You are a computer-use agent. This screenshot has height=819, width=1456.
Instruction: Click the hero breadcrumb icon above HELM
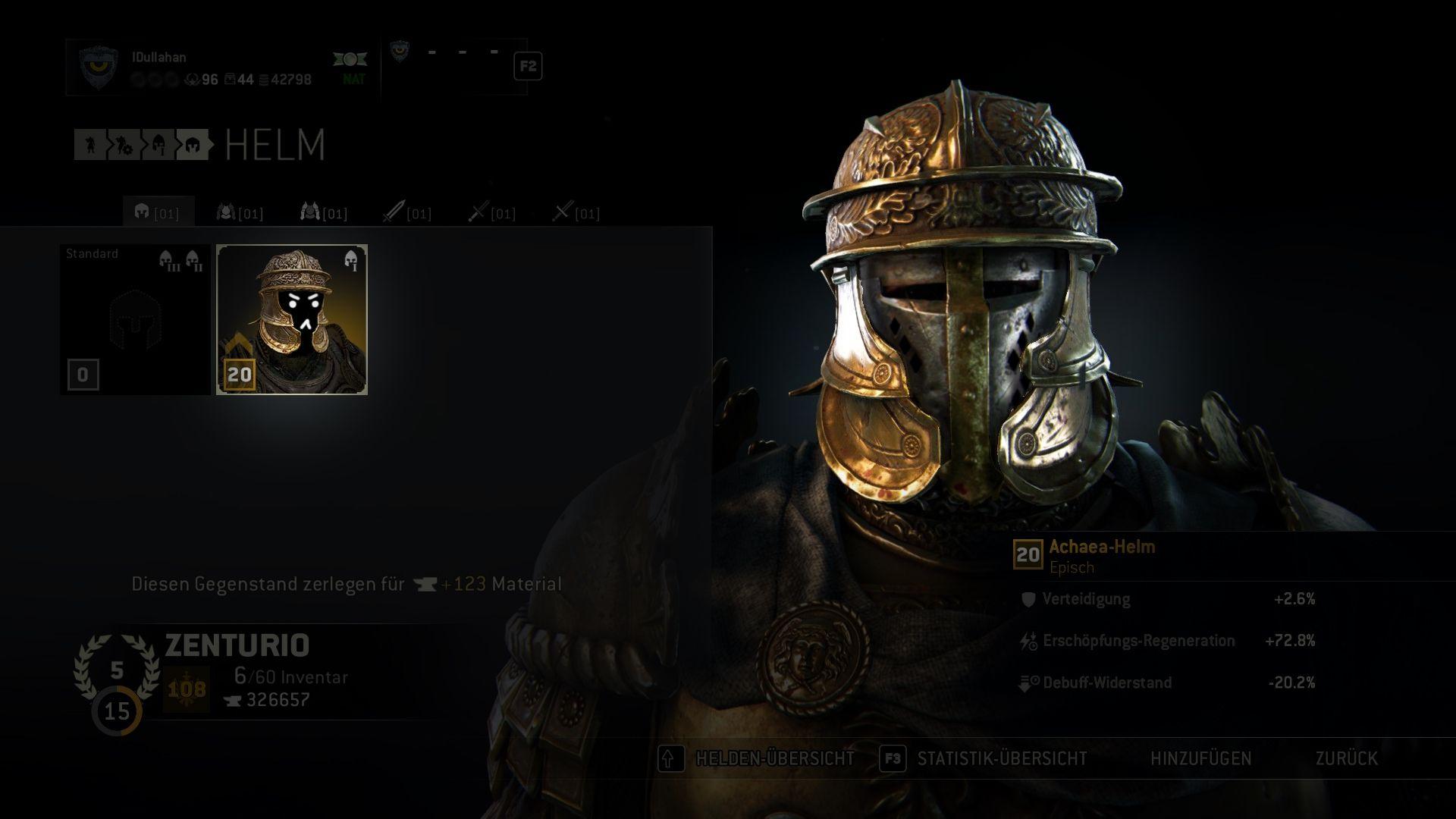tap(89, 146)
